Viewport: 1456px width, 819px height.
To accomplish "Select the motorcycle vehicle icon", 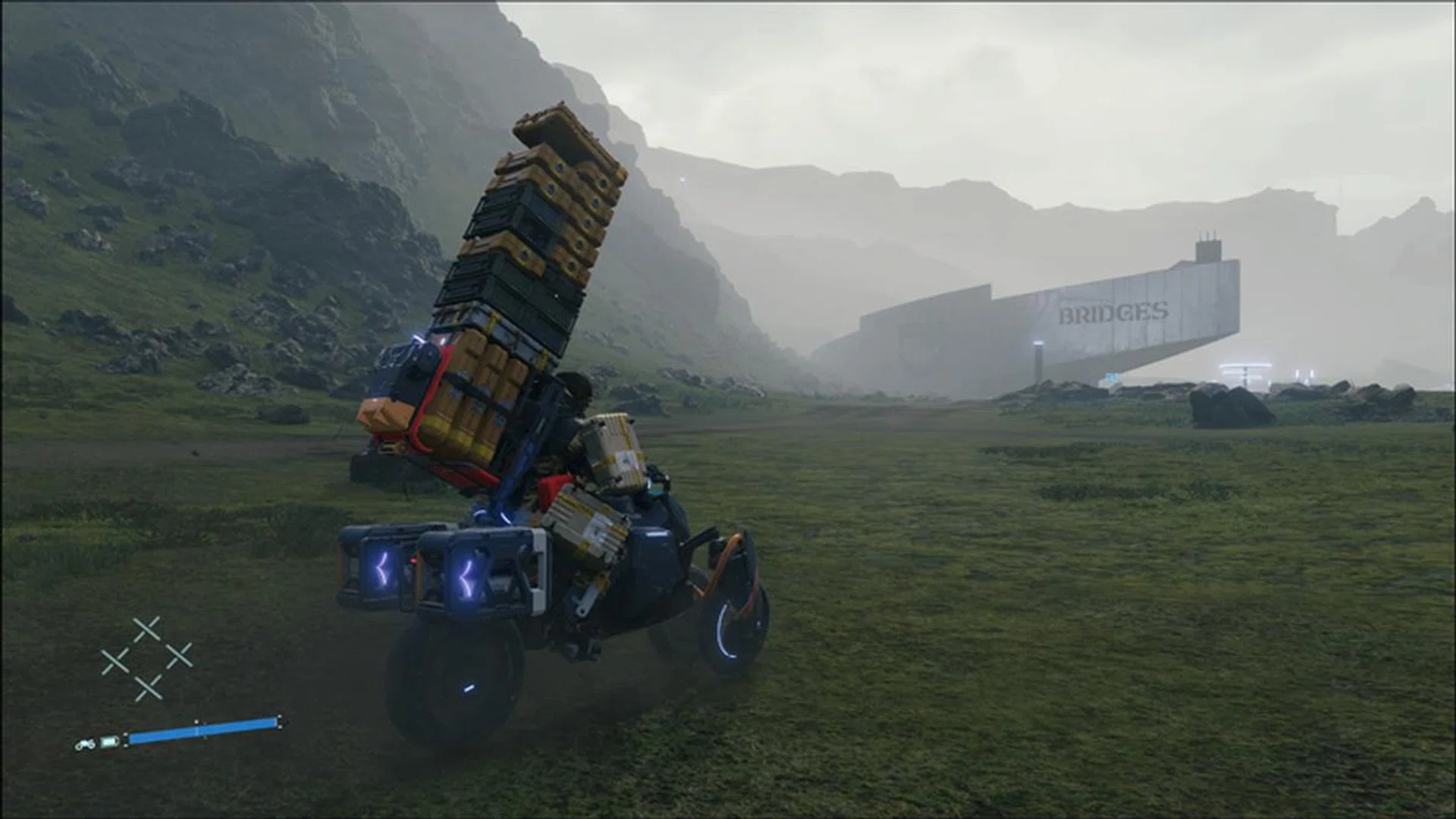I will 84,745.
